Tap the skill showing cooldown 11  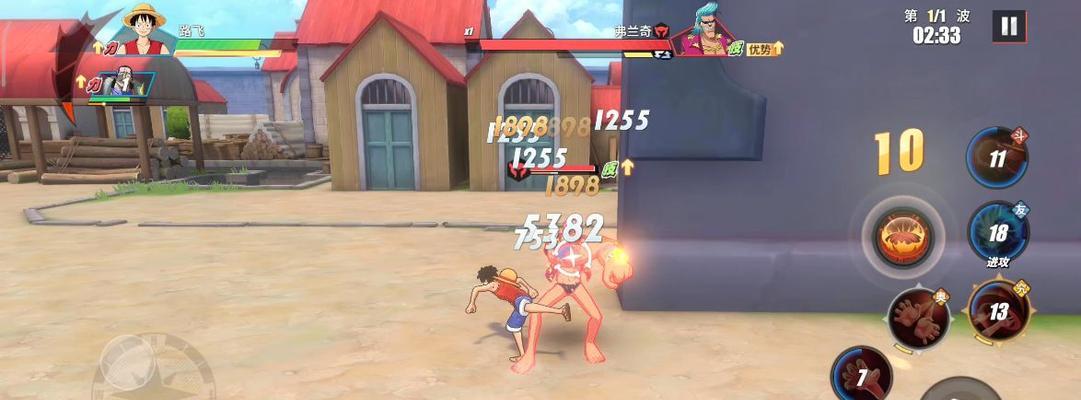pyautogui.click(x=996, y=158)
